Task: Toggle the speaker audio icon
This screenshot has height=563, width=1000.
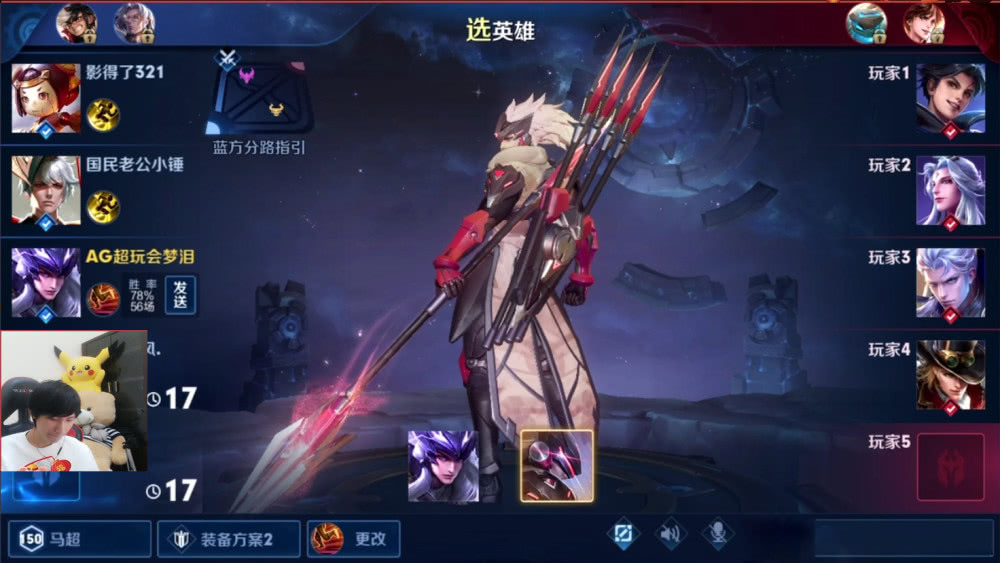Action: [671, 535]
